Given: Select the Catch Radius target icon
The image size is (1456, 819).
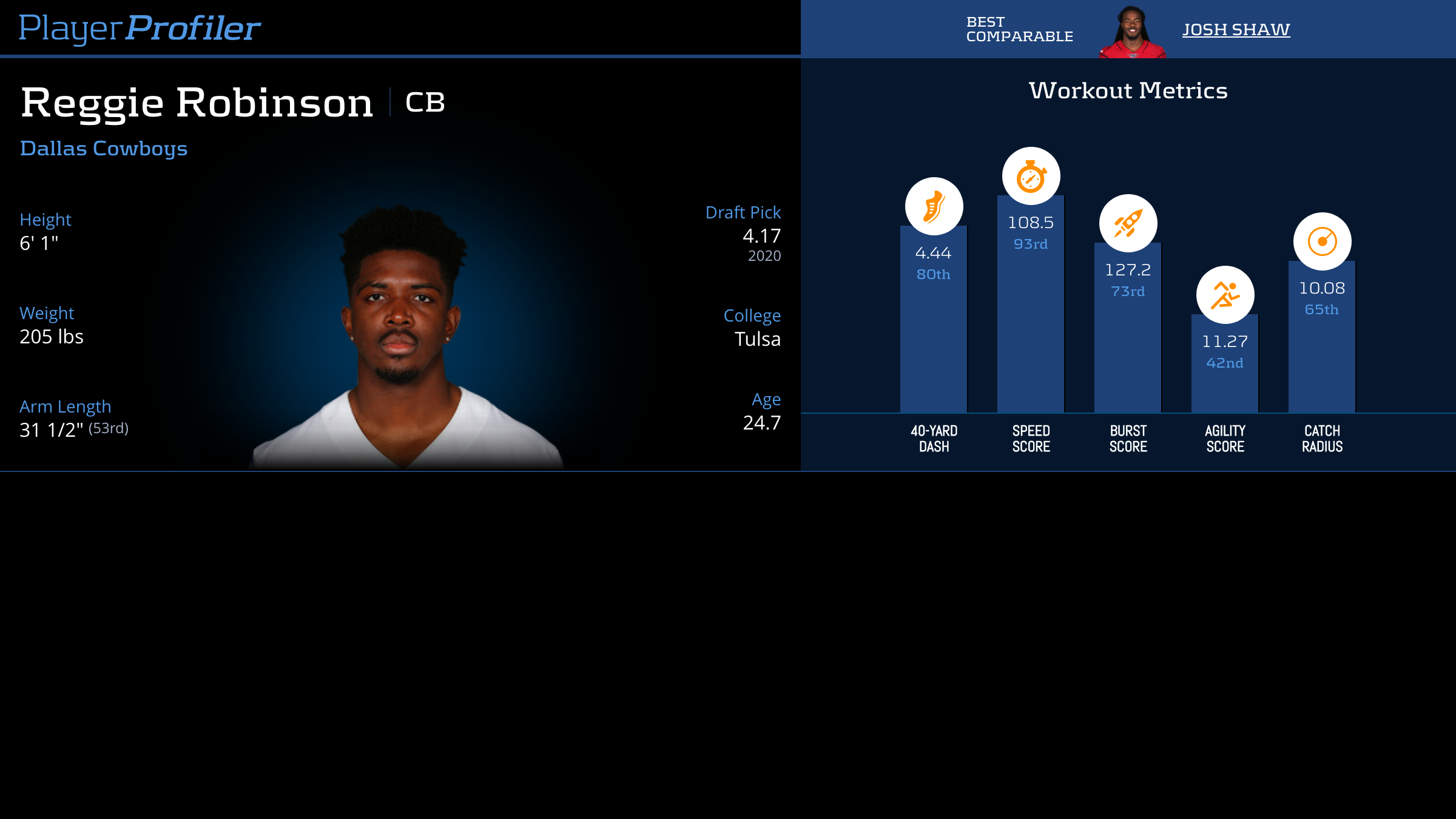Looking at the screenshot, I should click(1322, 241).
